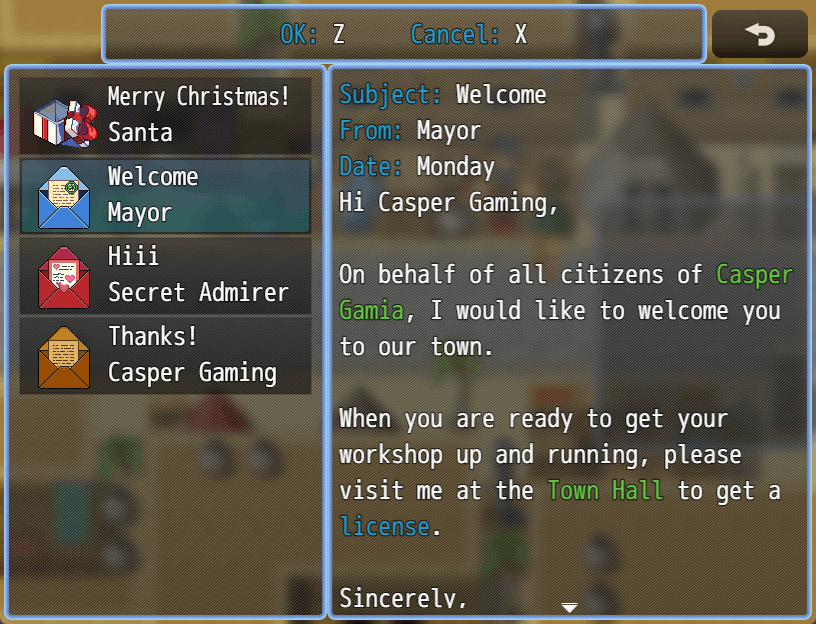Open the Merry Christmas mail from Santa
The image size is (816, 624).
tap(166, 115)
